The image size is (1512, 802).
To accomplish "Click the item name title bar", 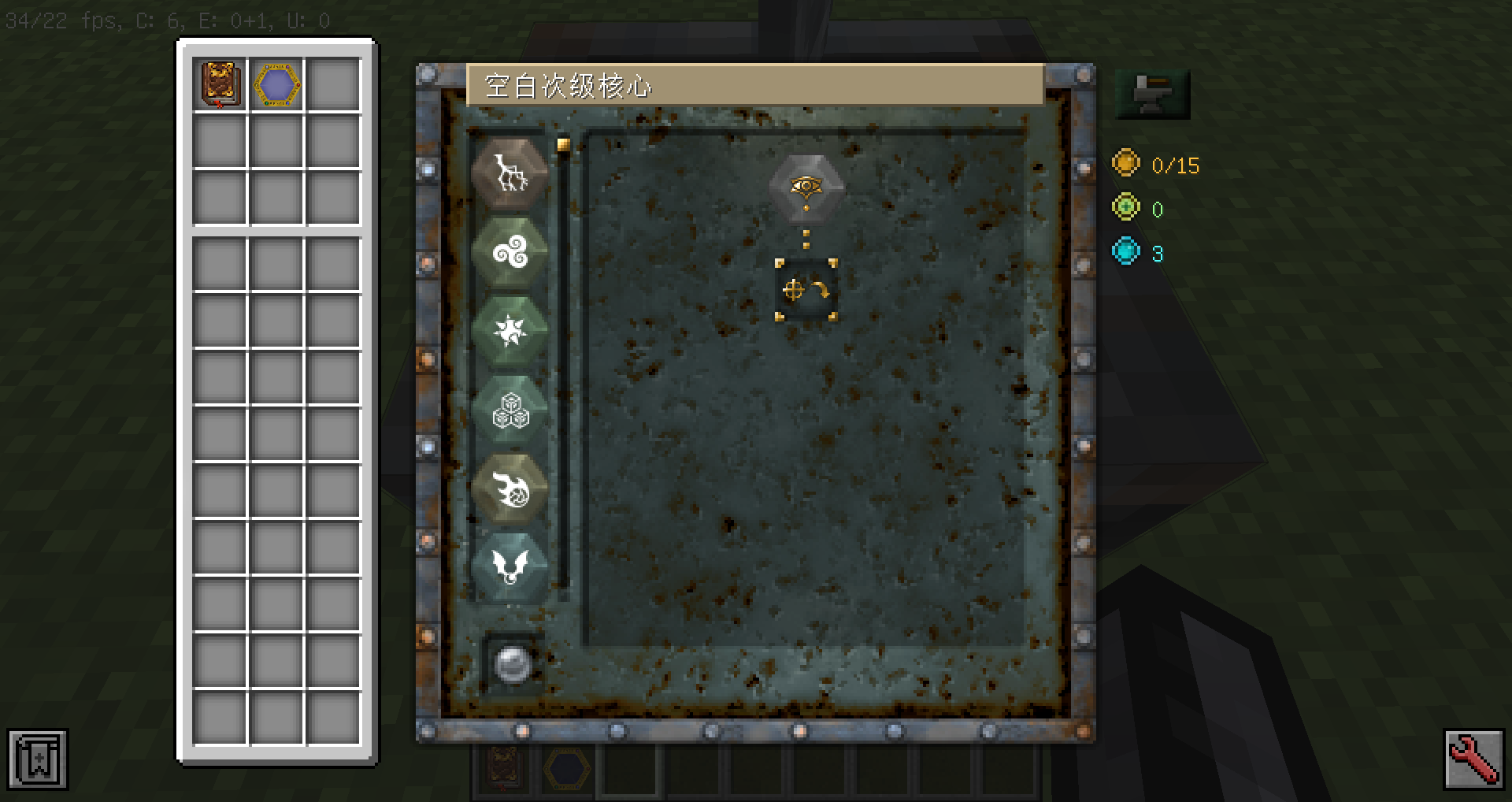I will click(x=754, y=85).
